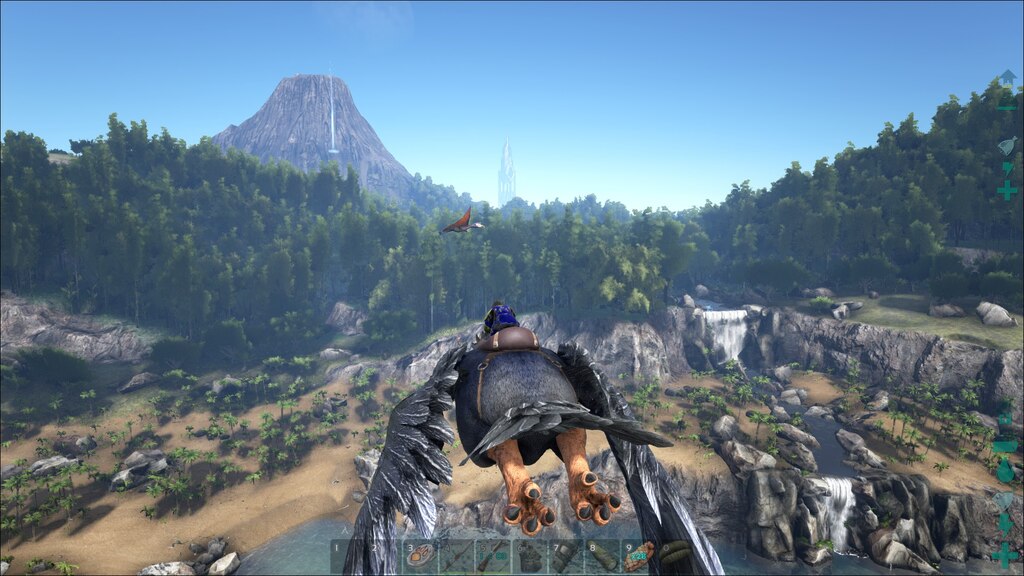
Task: Choose the dark gear item in slot 6
Action: click(528, 556)
